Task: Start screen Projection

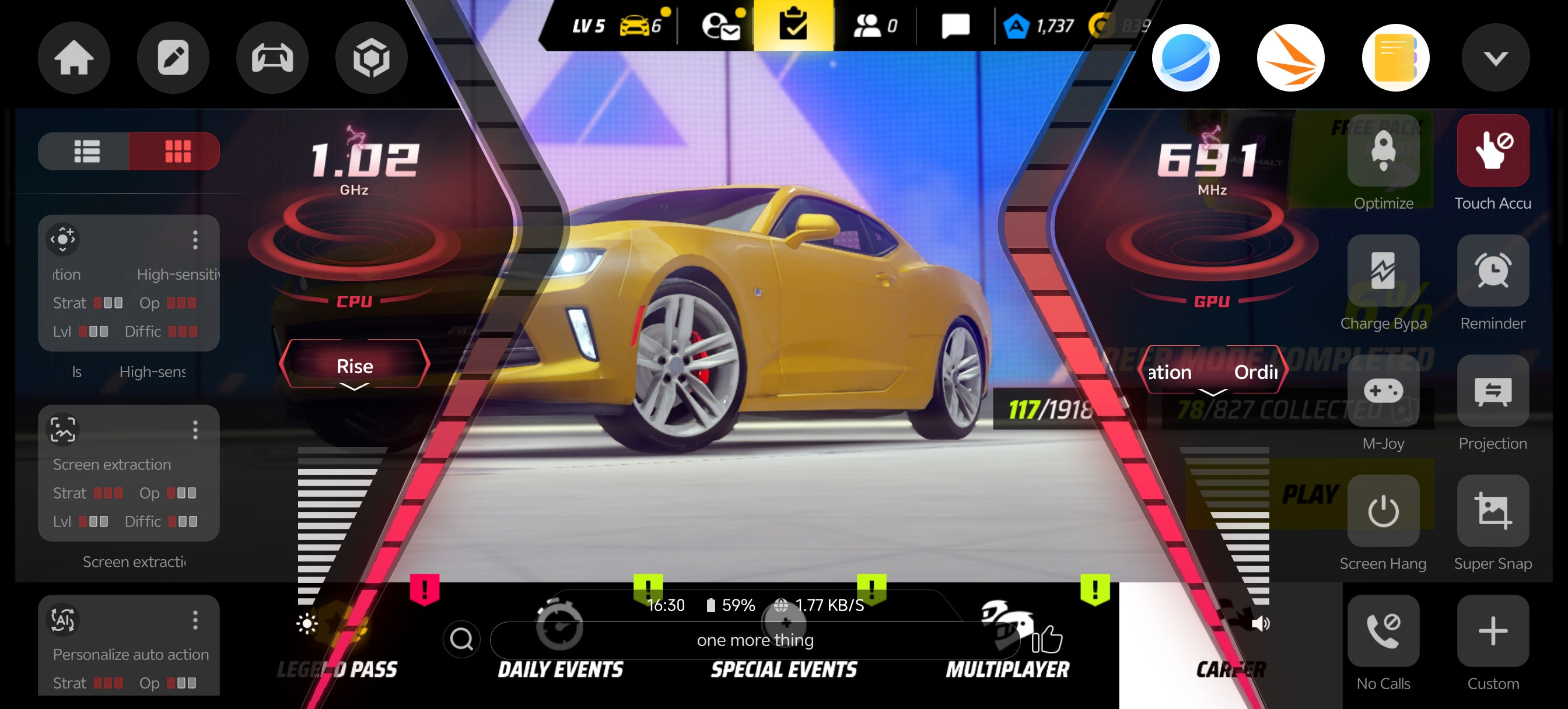Action: pos(1492,391)
